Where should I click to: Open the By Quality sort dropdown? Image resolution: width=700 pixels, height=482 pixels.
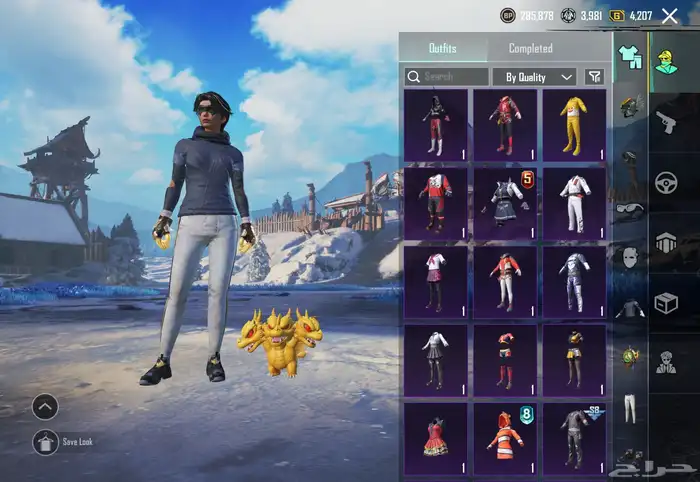coord(534,77)
